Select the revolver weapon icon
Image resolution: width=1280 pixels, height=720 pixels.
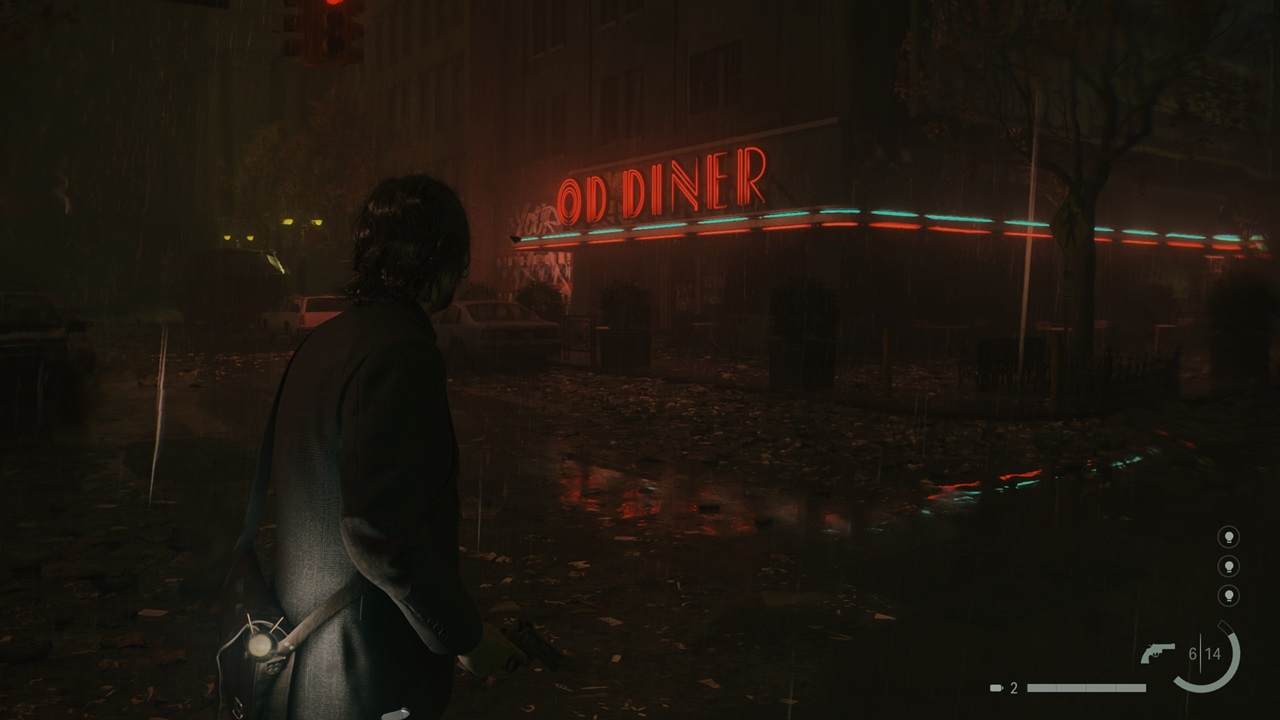pyautogui.click(x=1158, y=653)
